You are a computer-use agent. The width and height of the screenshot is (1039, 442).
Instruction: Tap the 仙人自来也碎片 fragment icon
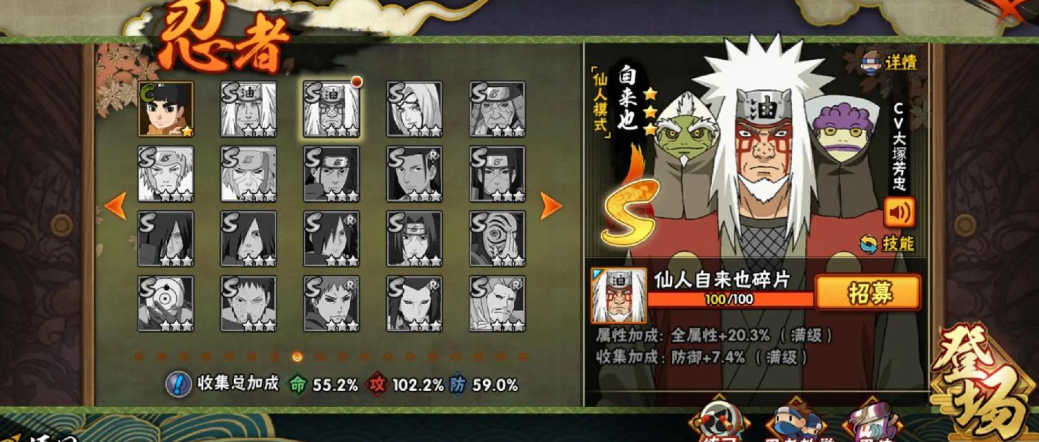coord(618,296)
